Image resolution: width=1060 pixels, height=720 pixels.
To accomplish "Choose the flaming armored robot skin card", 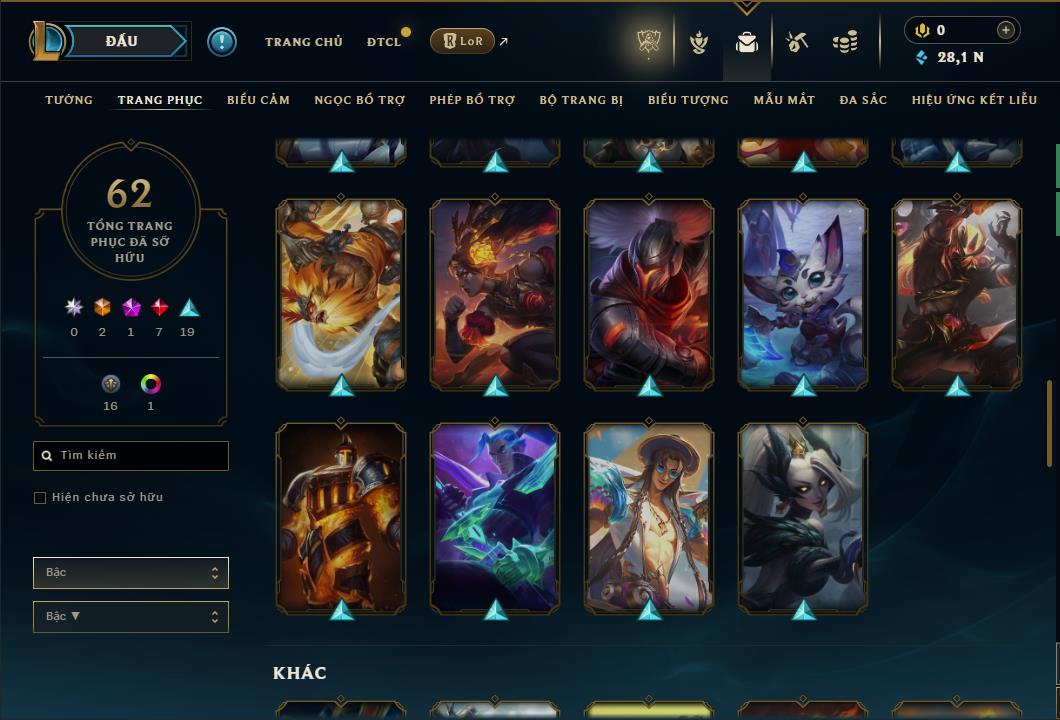I will [x=341, y=517].
